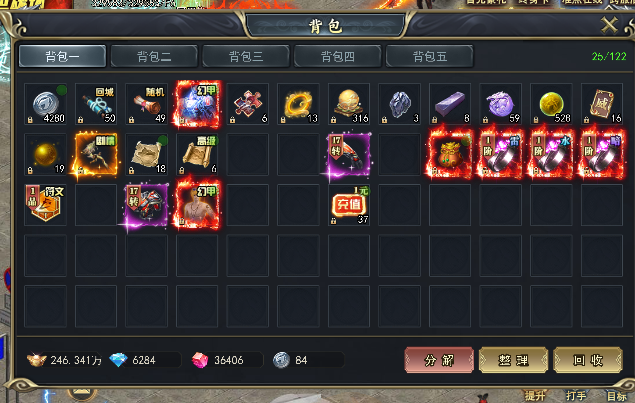Select the silver coin stack of 4280

pyautogui.click(x=45, y=105)
